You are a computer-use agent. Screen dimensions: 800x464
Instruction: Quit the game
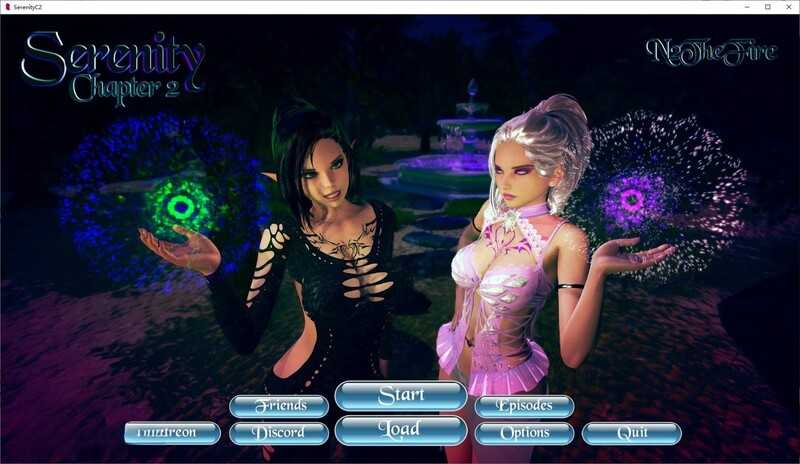pos(631,433)
